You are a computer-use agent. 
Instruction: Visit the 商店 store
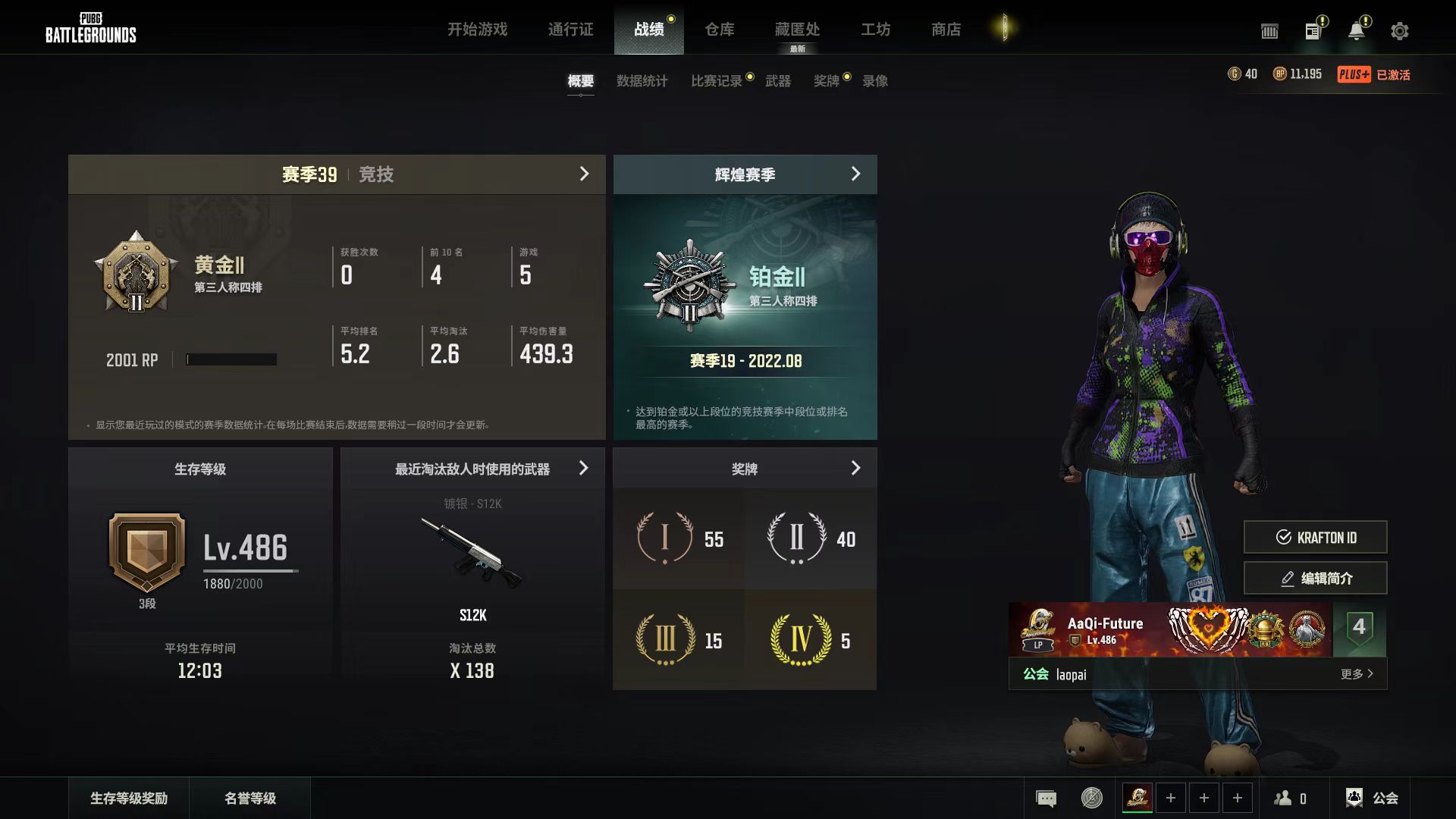[x=946, y=30]
